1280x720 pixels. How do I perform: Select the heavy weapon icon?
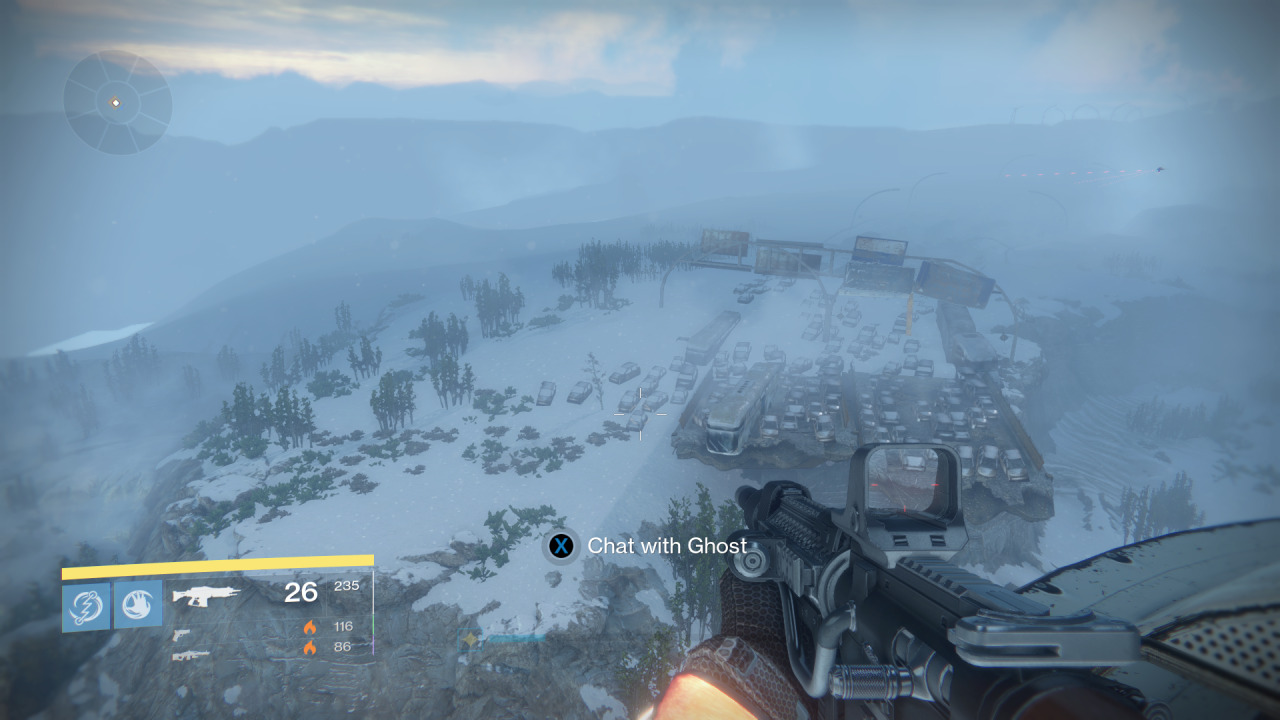pos(190,655)
